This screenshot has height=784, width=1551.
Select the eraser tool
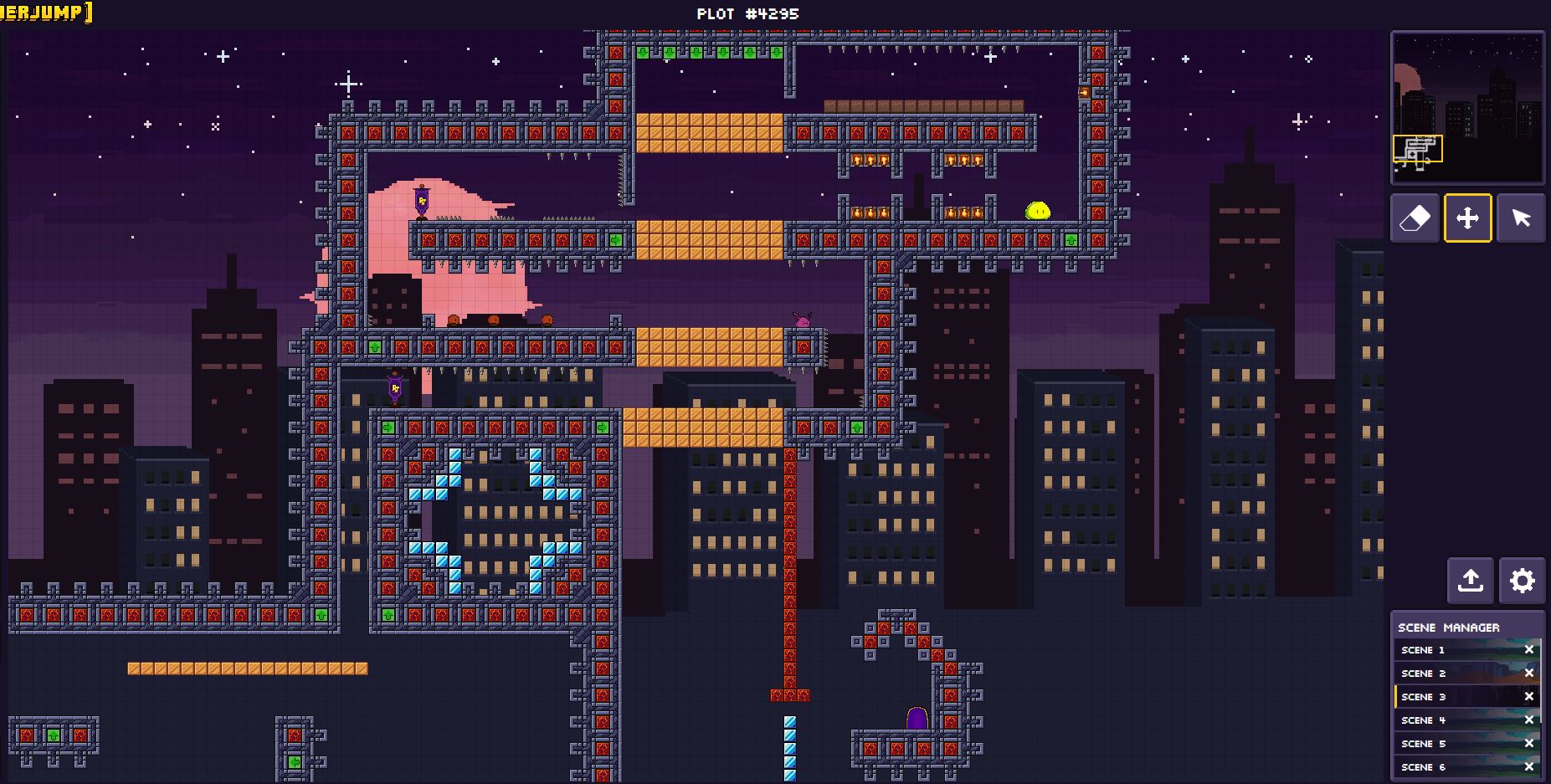tap(1415, 218)
